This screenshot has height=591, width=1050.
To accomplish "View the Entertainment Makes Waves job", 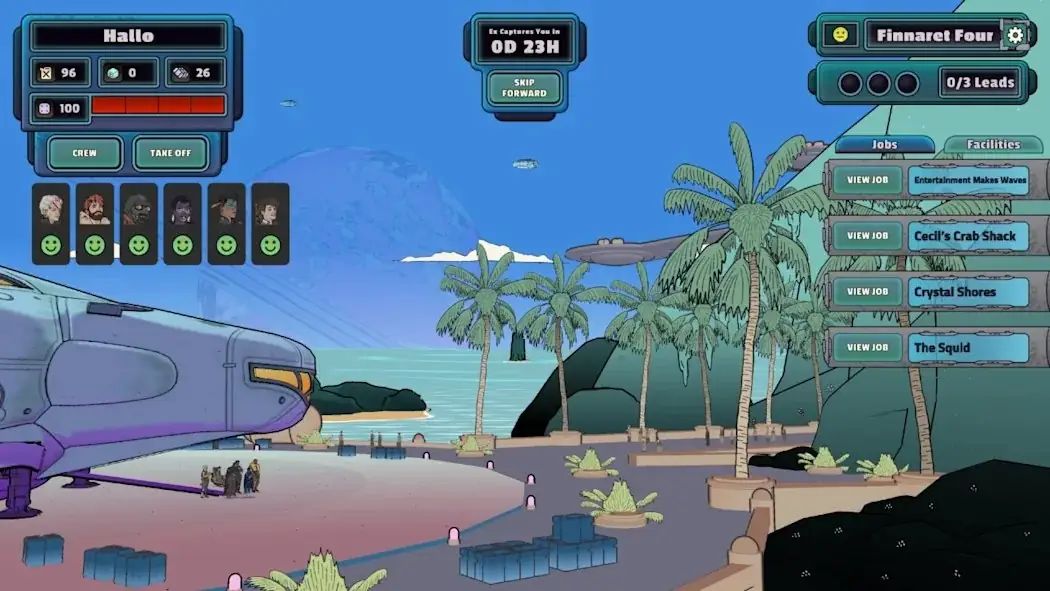I will coord(867,180).
